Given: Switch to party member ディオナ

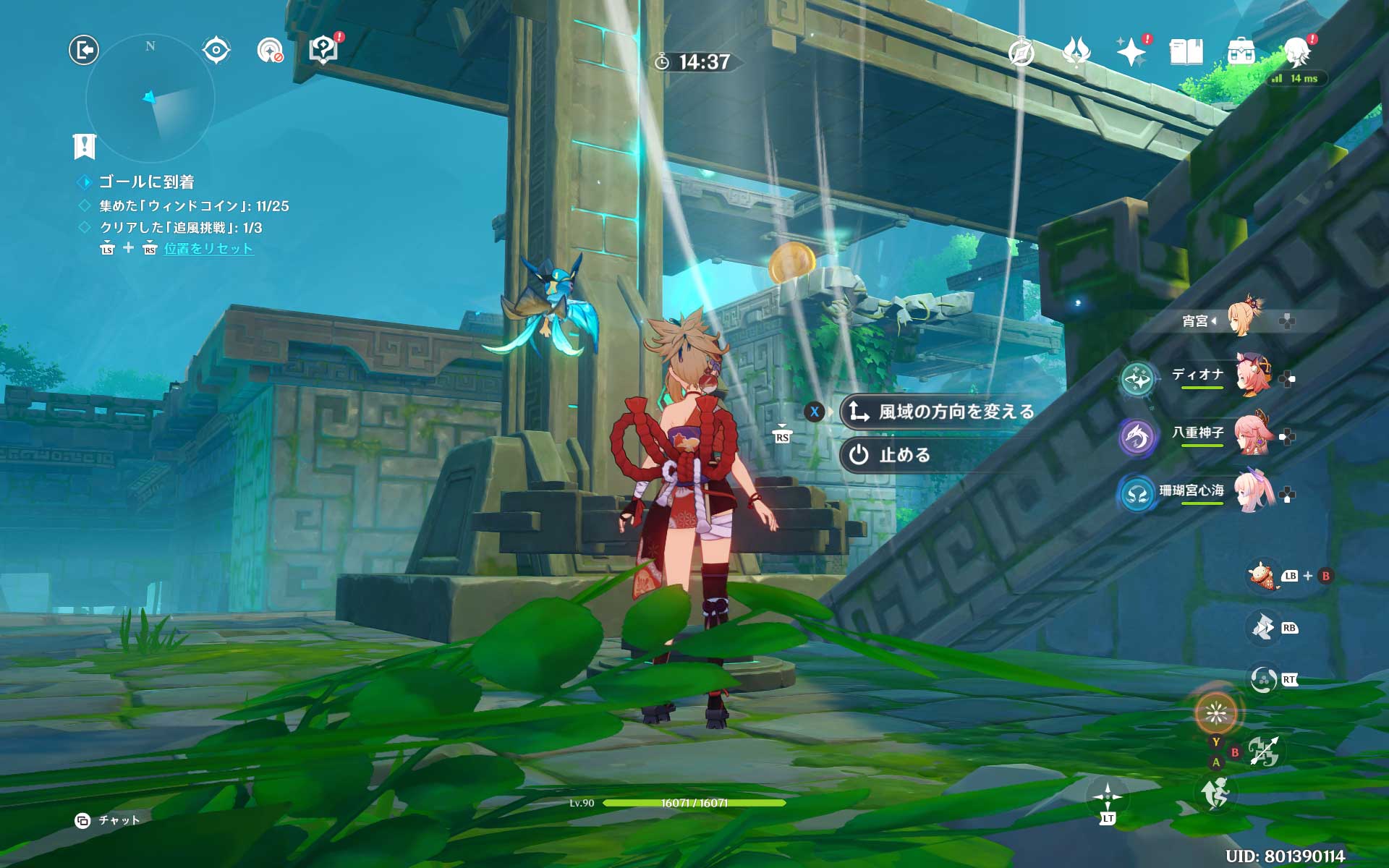Looking at the screenshot, I should (1223, 375).
